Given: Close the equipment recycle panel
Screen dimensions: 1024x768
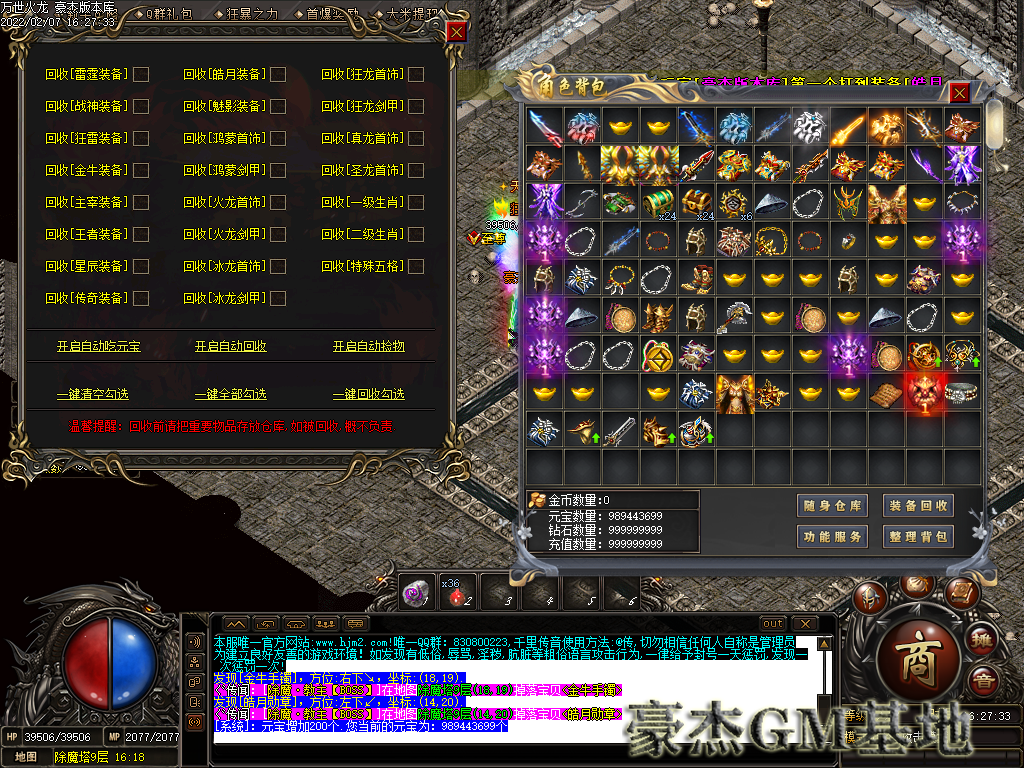Looking at the screenshot, I should 457,31.
